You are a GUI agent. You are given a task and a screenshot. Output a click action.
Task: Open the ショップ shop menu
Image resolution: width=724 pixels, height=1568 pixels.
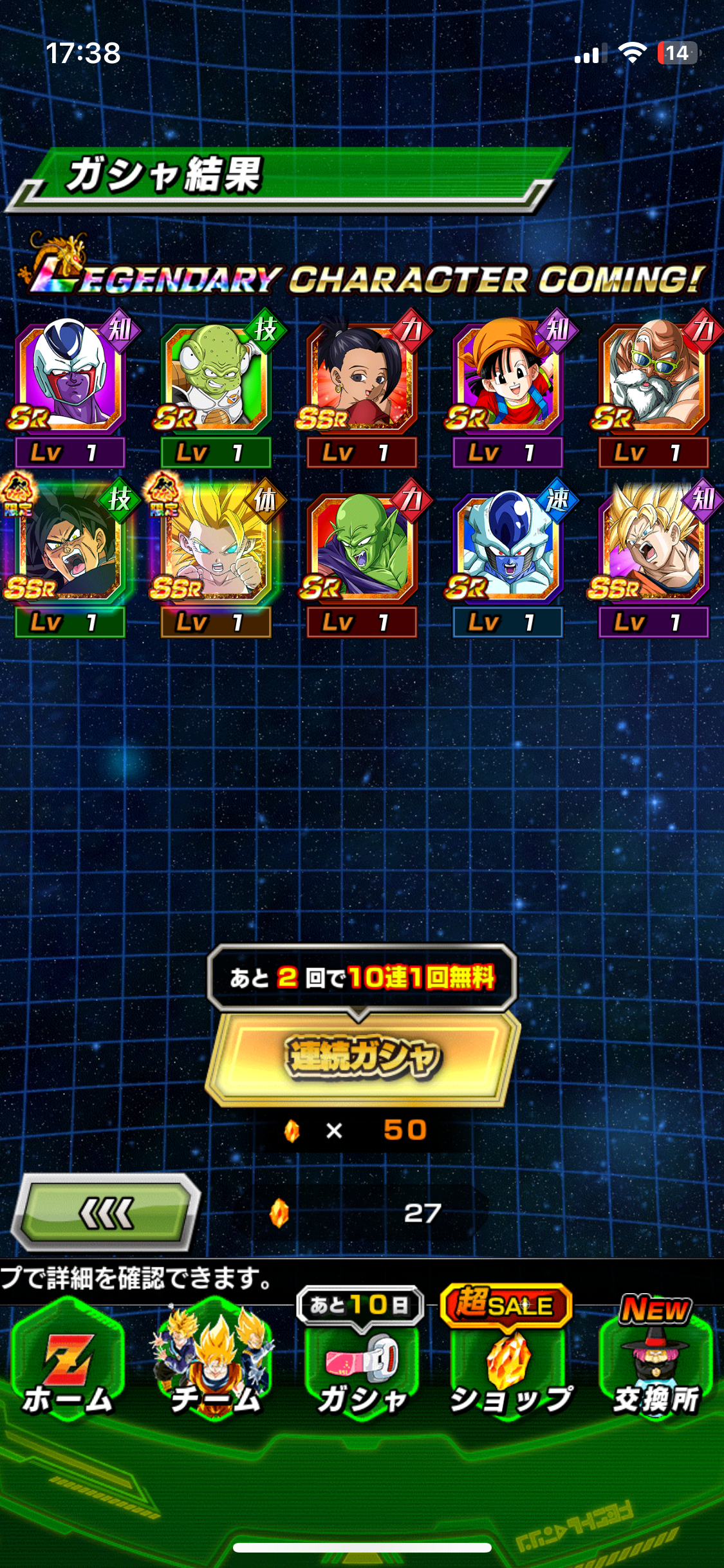point(510,1368)
